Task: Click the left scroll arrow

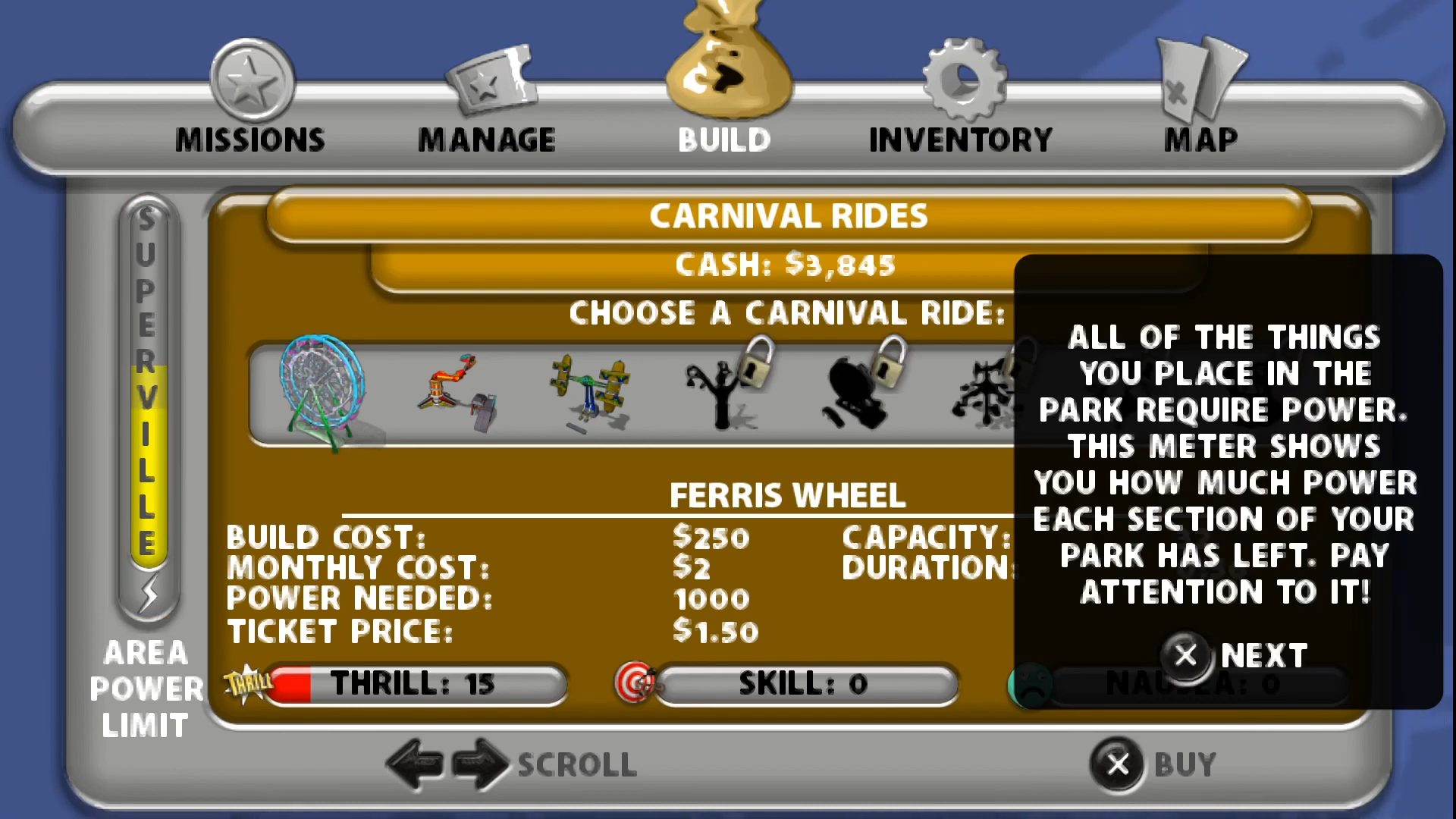Action: point(415,764)
